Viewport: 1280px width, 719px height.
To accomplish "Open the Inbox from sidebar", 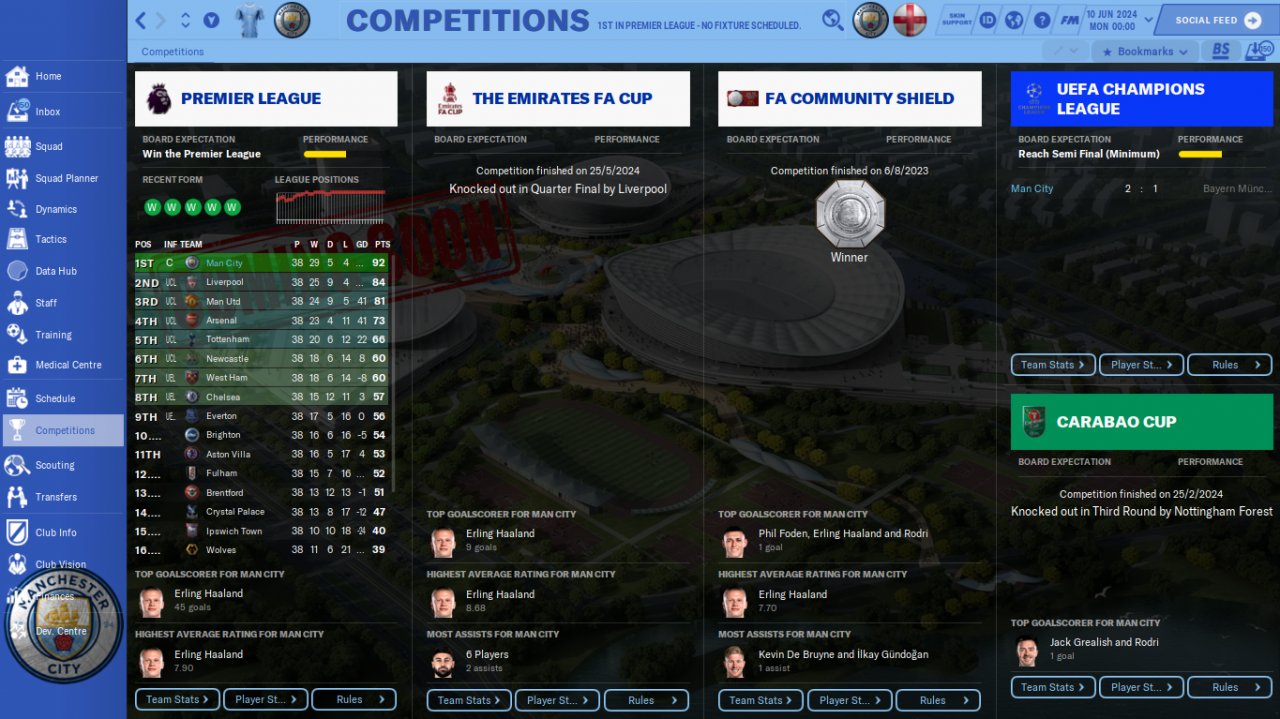I will 47,112.
